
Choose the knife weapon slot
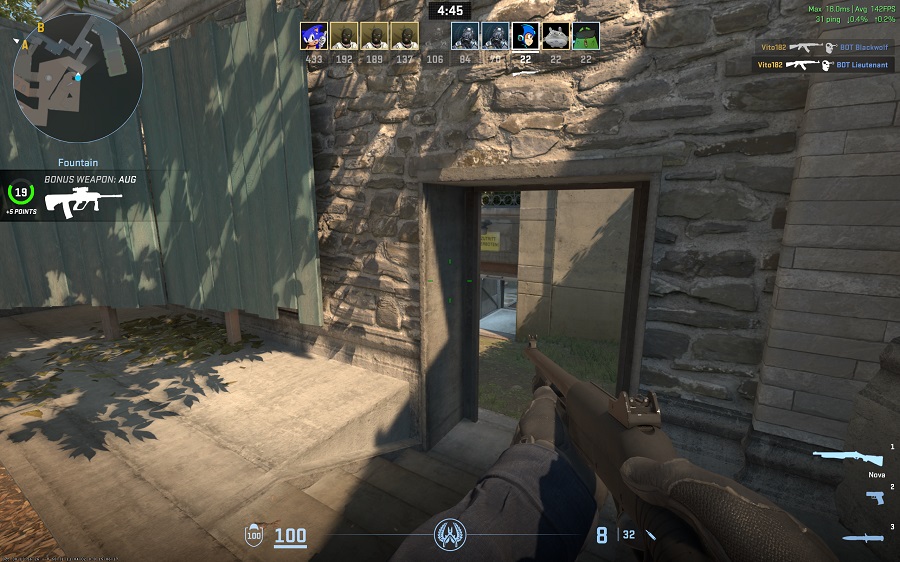click(x=861, y=538)
